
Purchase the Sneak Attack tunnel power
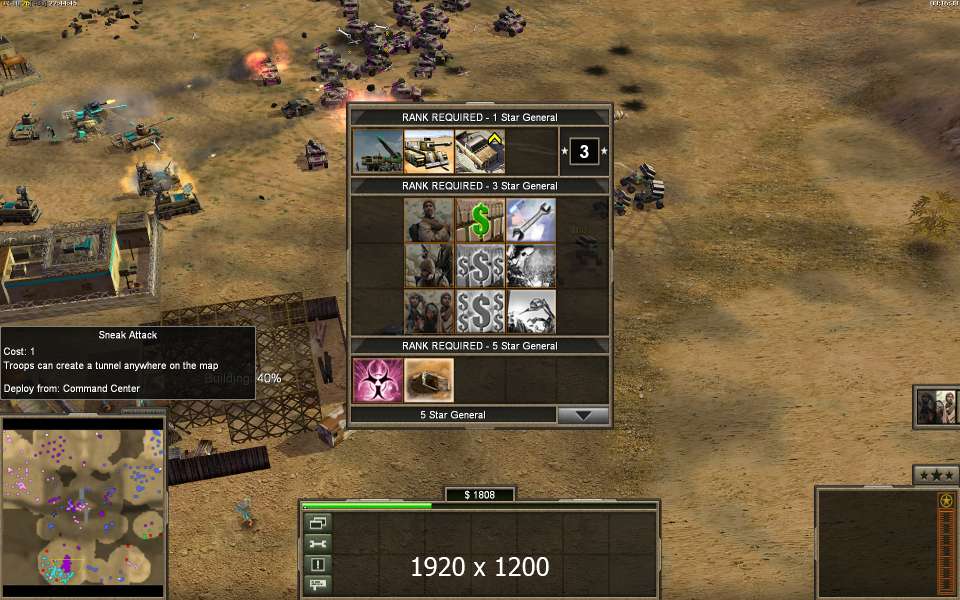coord(429,380)
